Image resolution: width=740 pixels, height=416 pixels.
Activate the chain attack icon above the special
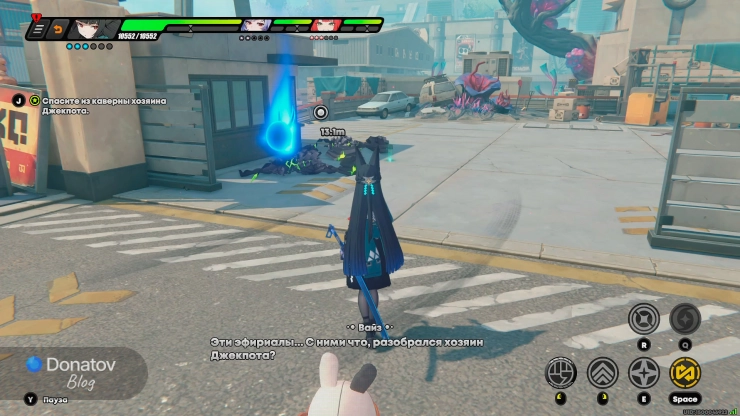click(643, 319)
